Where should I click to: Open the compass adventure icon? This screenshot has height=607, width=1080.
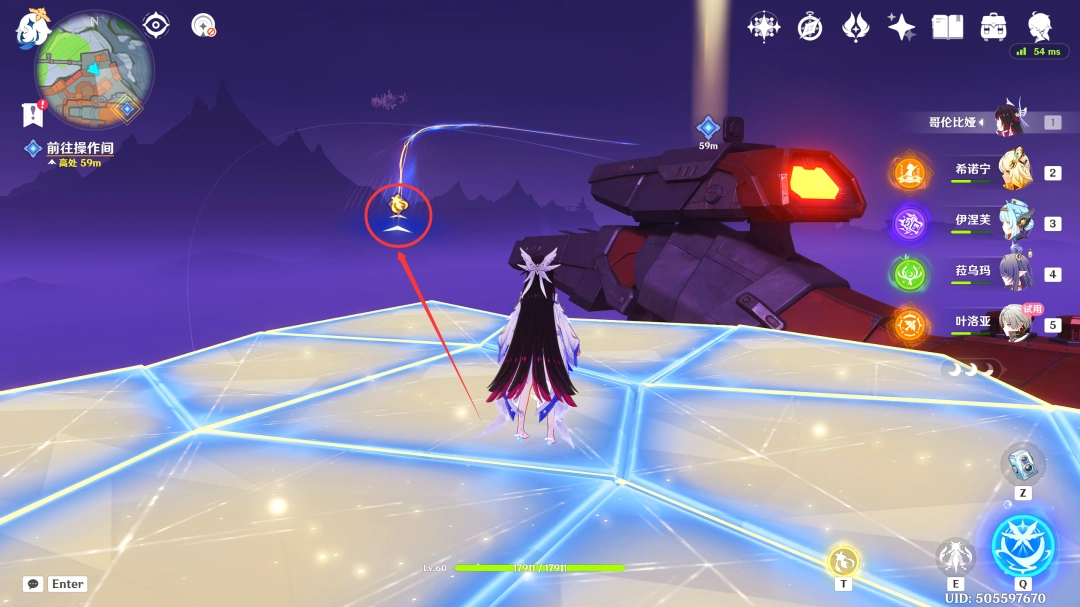[810, 27]
